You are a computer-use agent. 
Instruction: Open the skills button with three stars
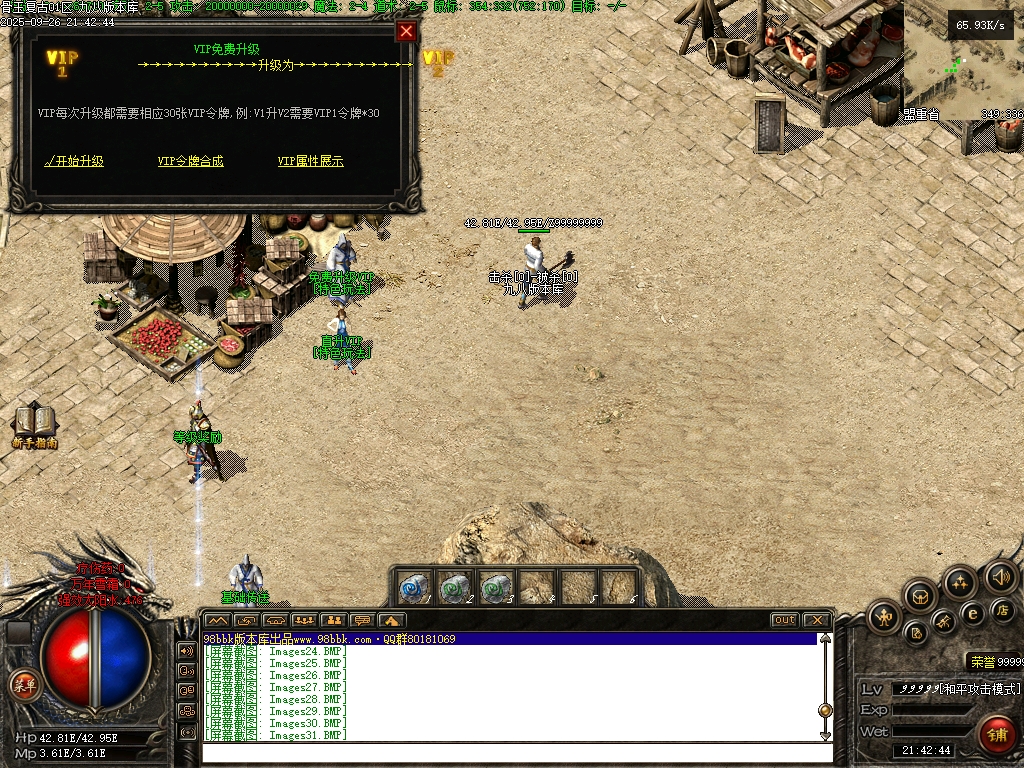pos(960,582)
